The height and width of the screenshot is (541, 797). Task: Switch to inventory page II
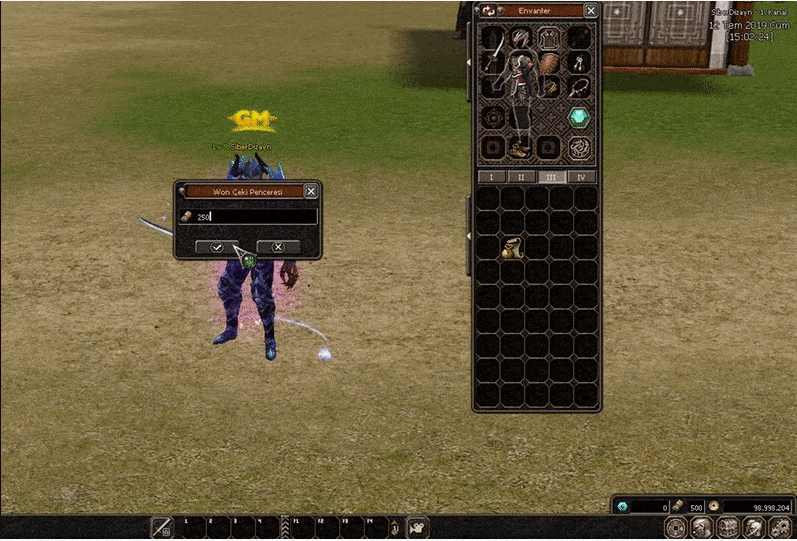pos(520,177)
